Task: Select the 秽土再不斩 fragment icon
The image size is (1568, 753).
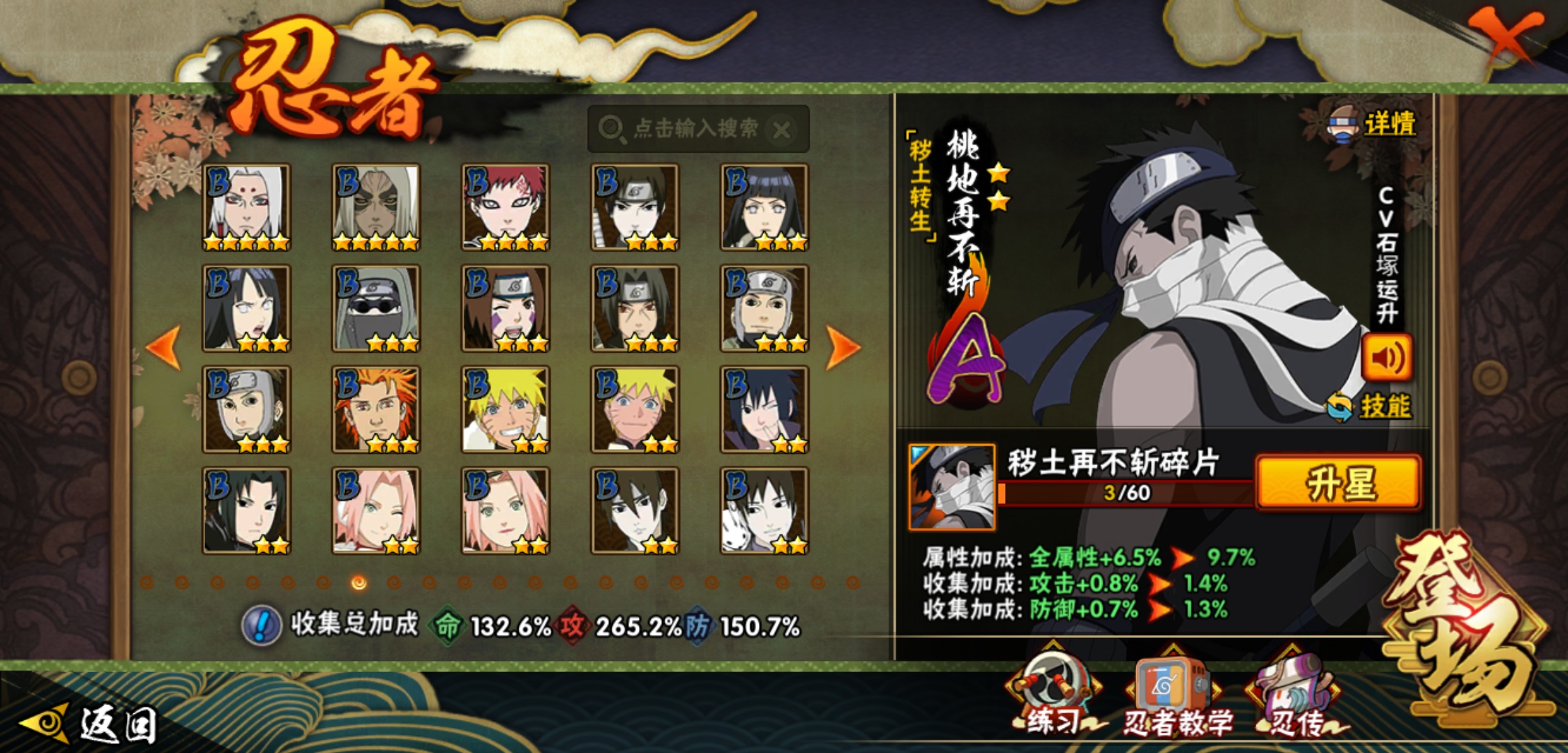Action: [x=952, y=487]
